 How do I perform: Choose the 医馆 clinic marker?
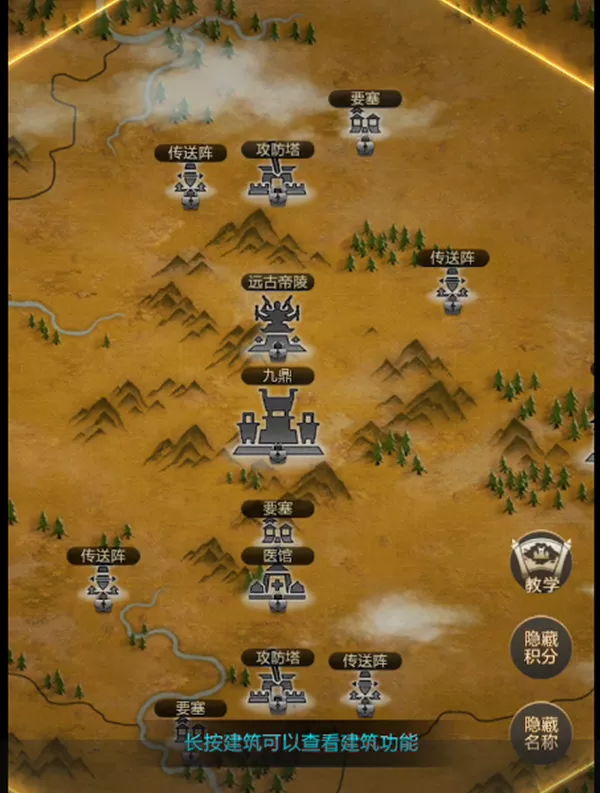tap(275, 584)
